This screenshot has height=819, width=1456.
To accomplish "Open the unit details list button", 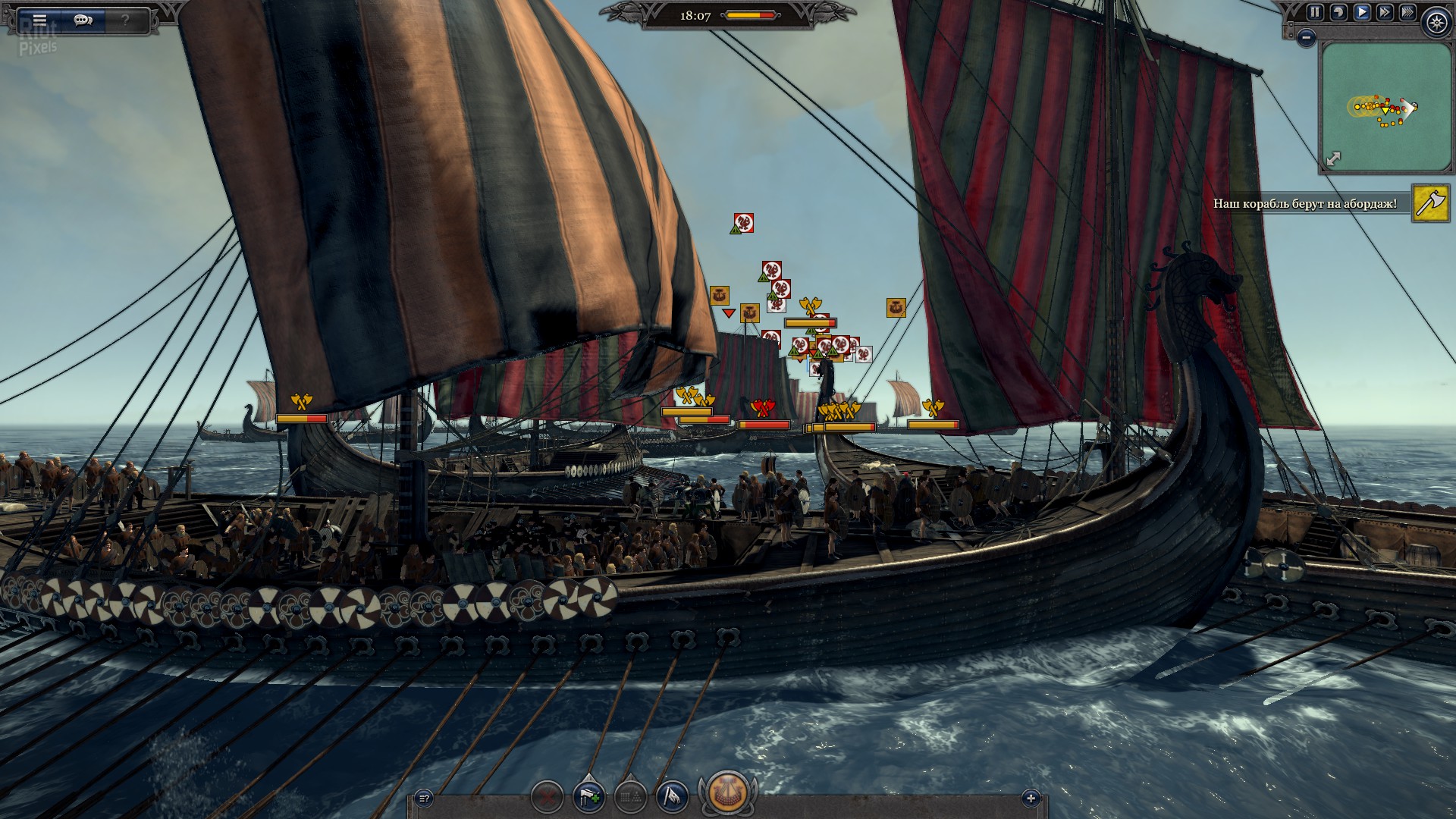I will [x=425, y=798].
